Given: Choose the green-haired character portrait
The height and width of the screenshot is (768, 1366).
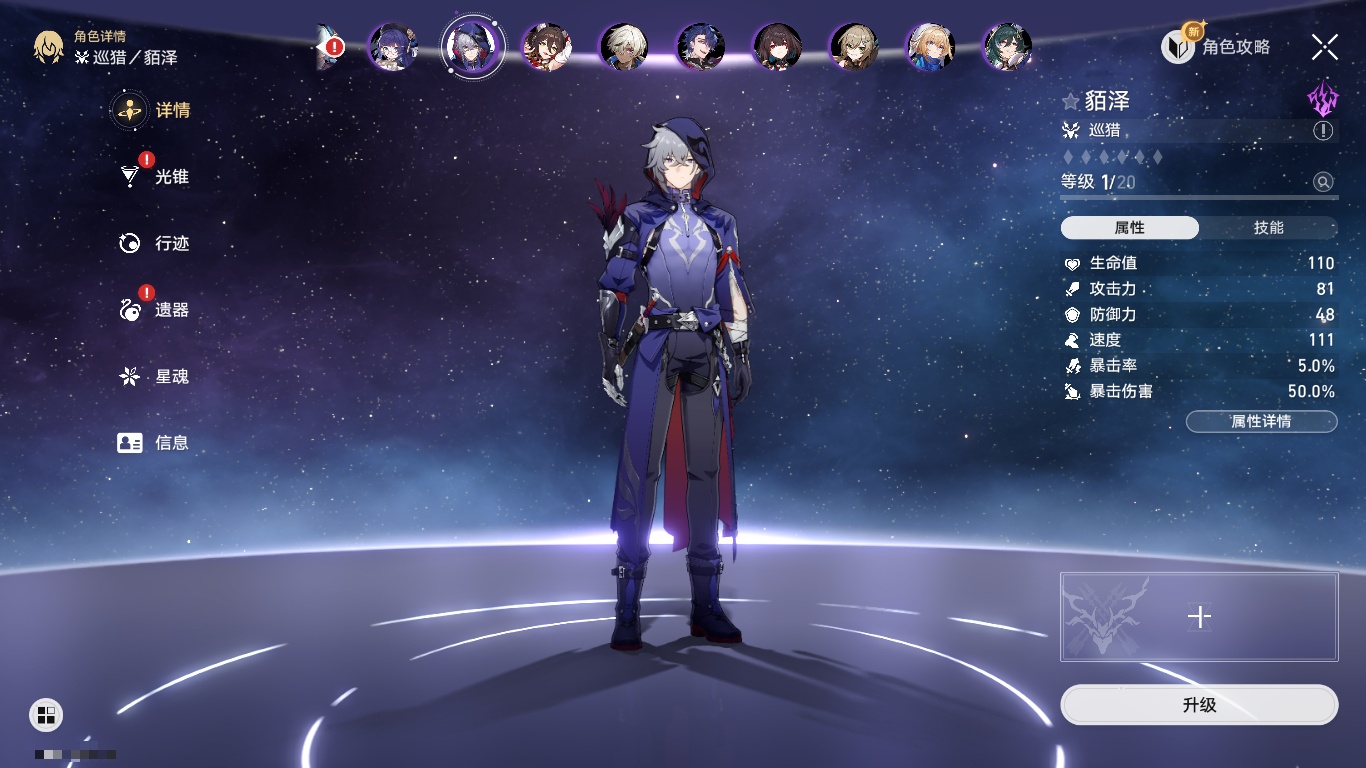Looking at the screenshot, I should [1007, 47].
